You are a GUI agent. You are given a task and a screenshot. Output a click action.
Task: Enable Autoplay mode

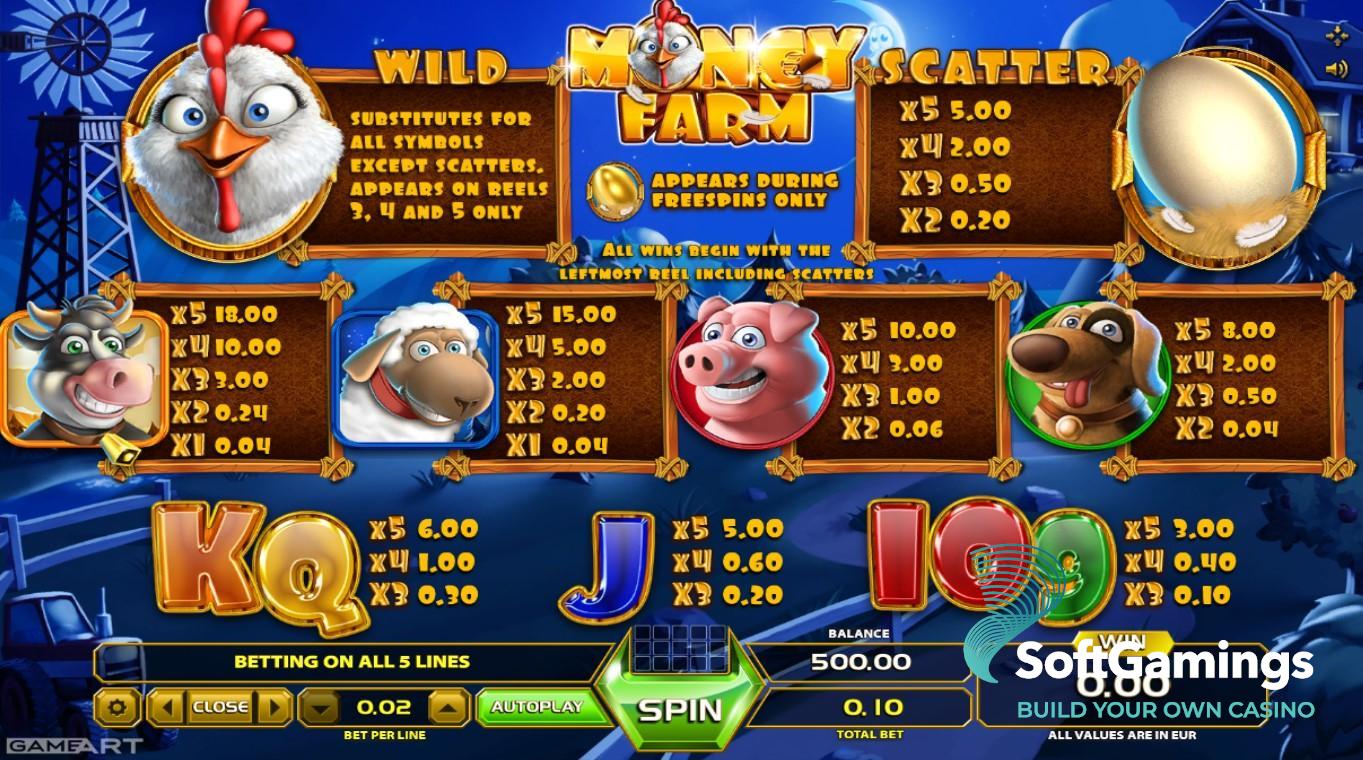tap(537, 707)
